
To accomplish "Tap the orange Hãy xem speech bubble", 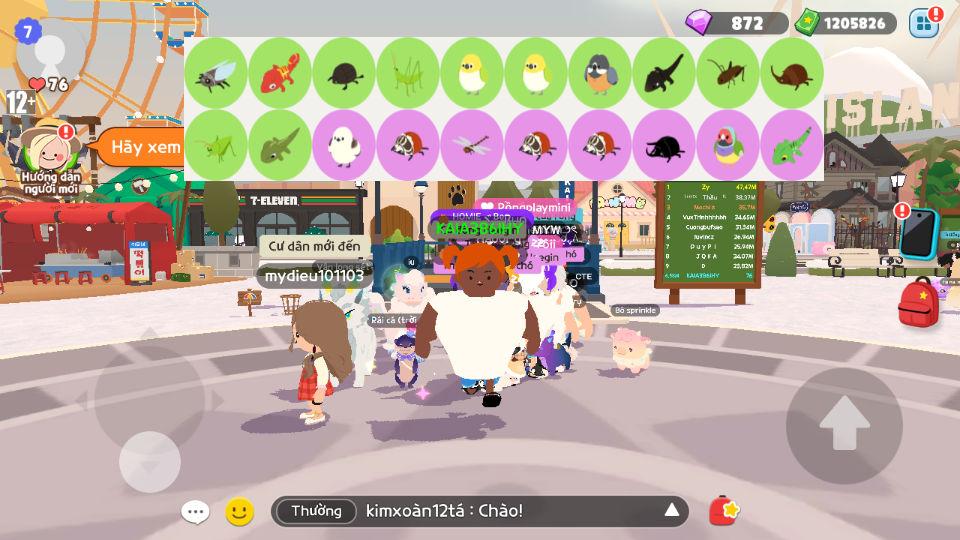I will coord(138,148).
